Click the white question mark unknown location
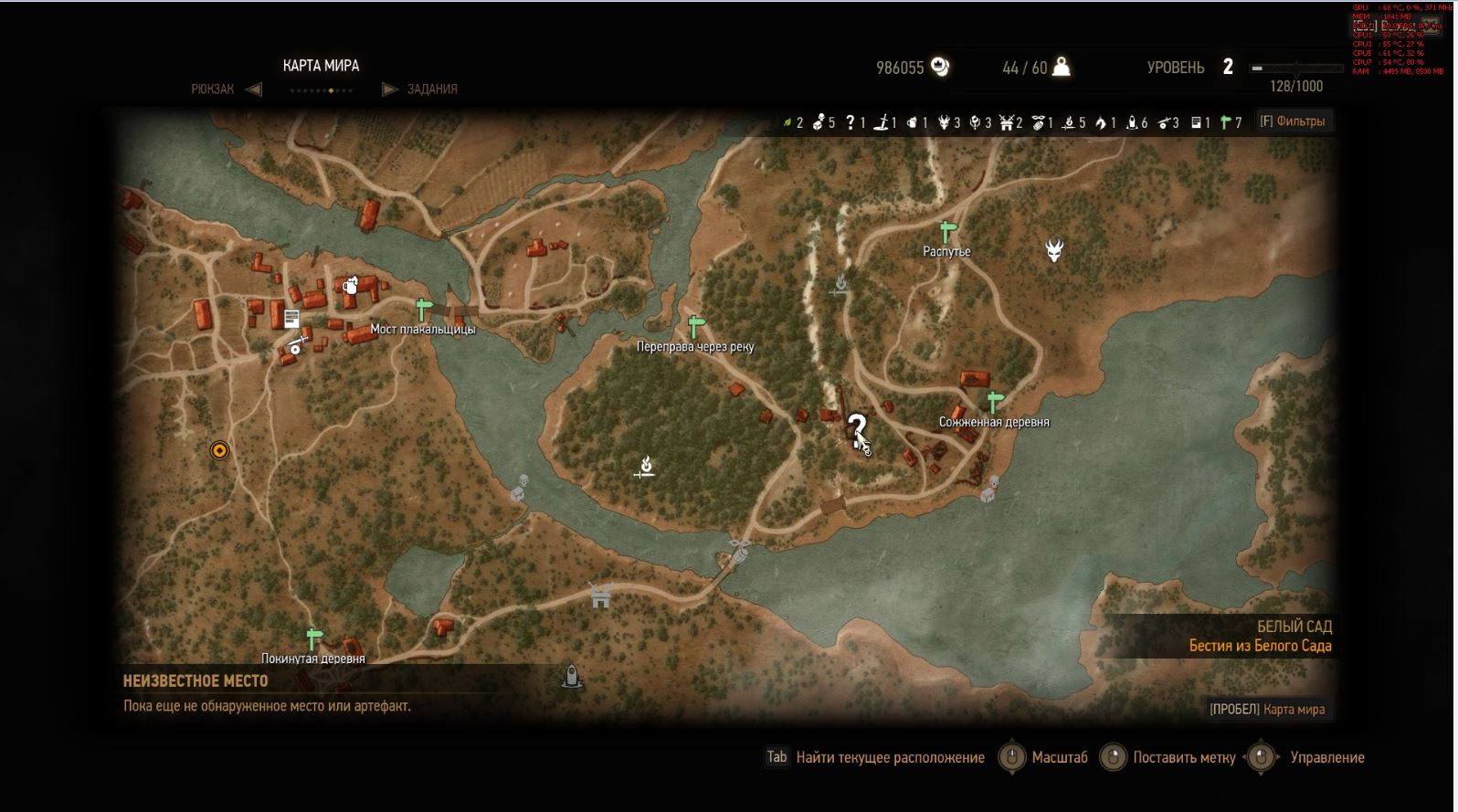The image size is (1458, 812). [857, 429]
